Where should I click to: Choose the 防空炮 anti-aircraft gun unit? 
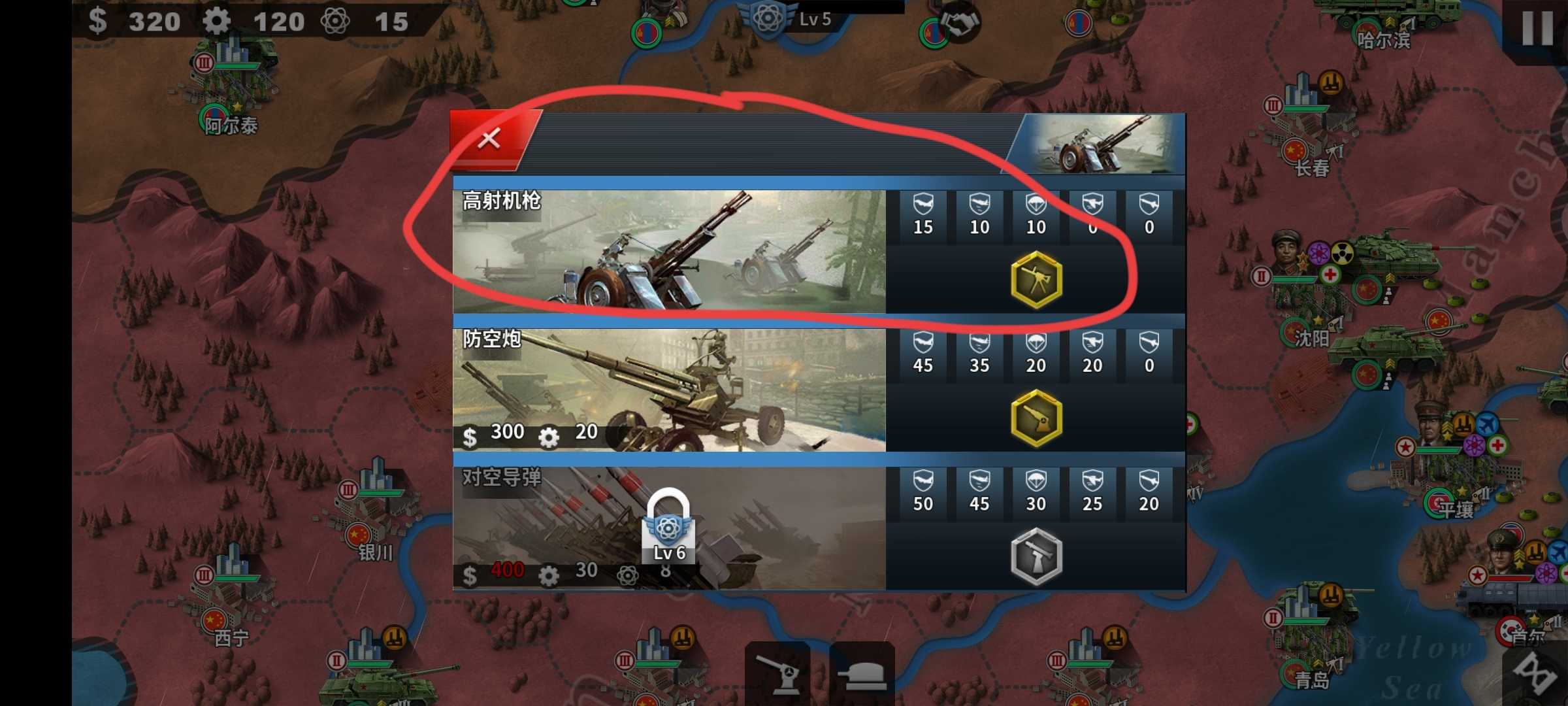(x=669, y=390)
